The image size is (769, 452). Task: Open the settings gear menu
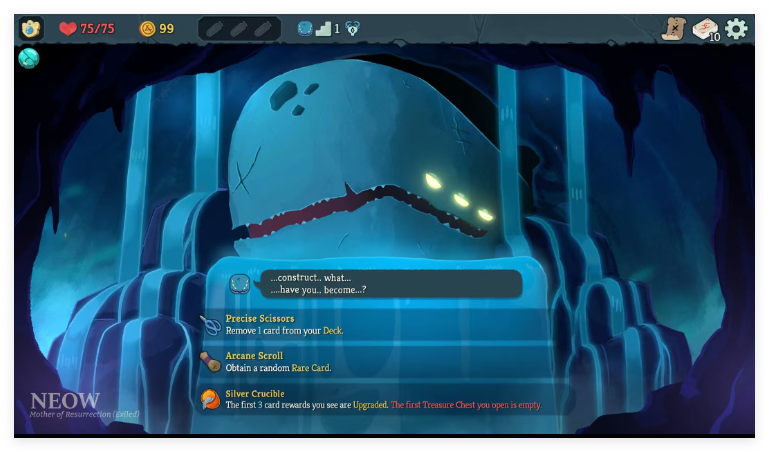click(736, 29)
